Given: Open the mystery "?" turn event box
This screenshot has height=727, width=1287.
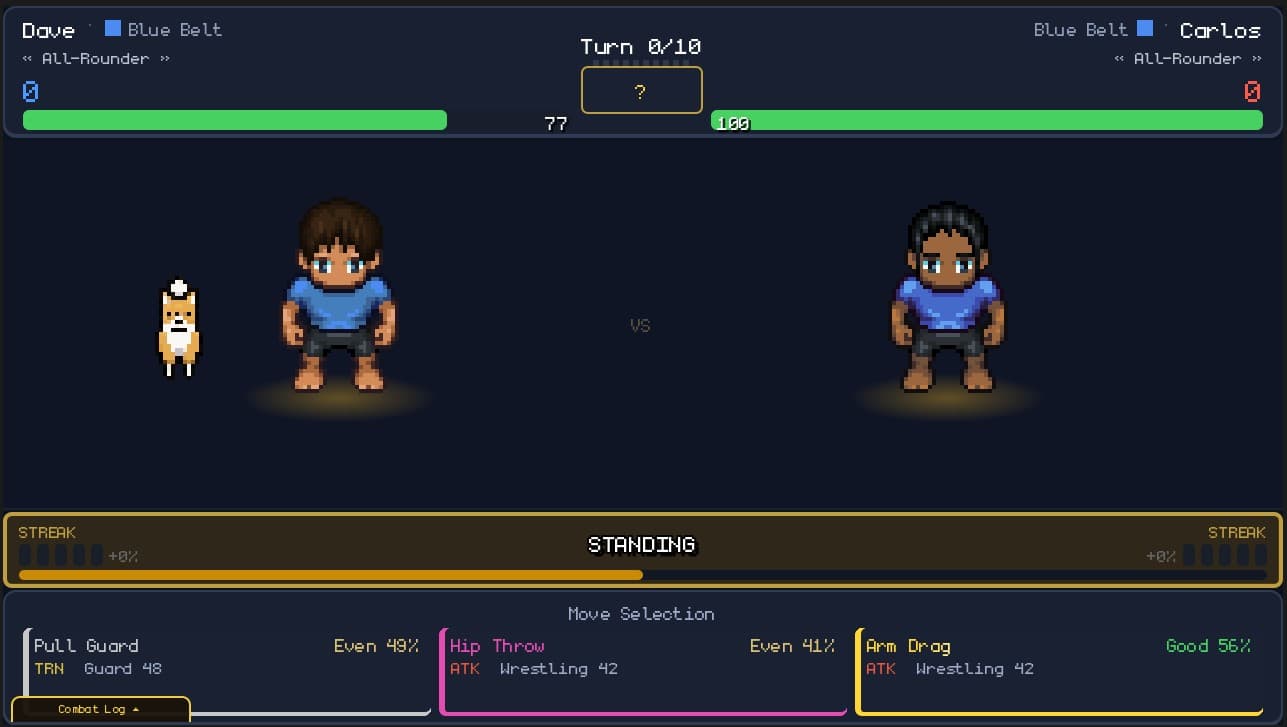Looking at the screenshot, I should click(641, 90).
